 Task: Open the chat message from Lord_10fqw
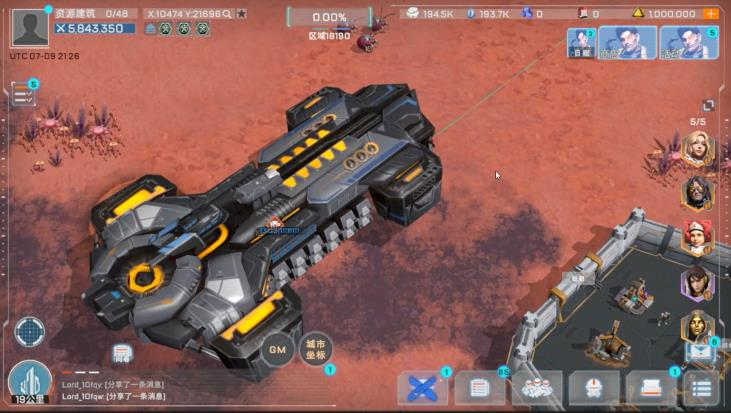[x=113, y=396]
